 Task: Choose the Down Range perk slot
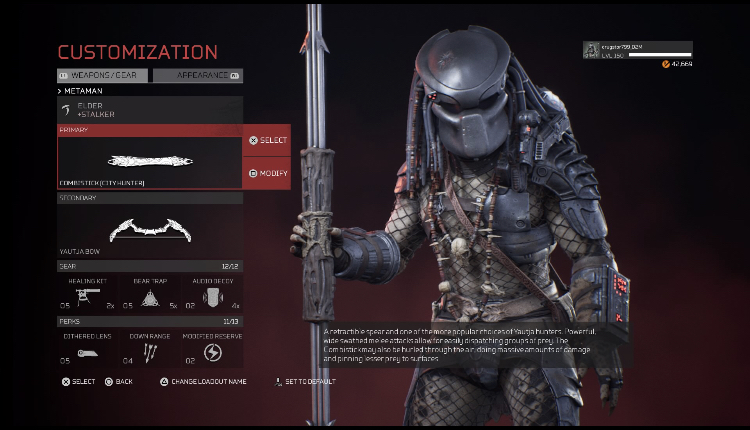click(x=149, y=349)
